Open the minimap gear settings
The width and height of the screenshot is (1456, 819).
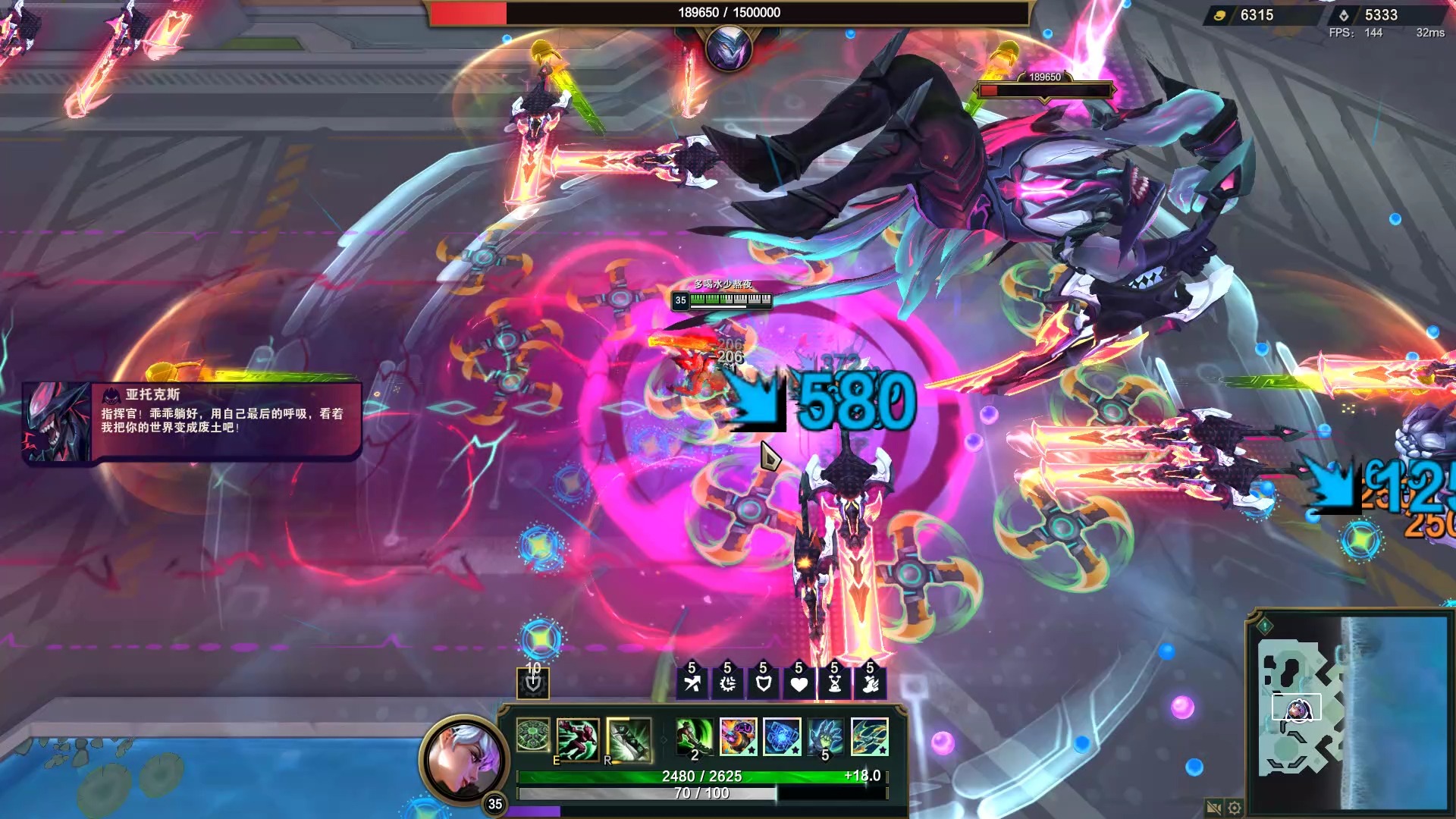[x=1235, y=808]
